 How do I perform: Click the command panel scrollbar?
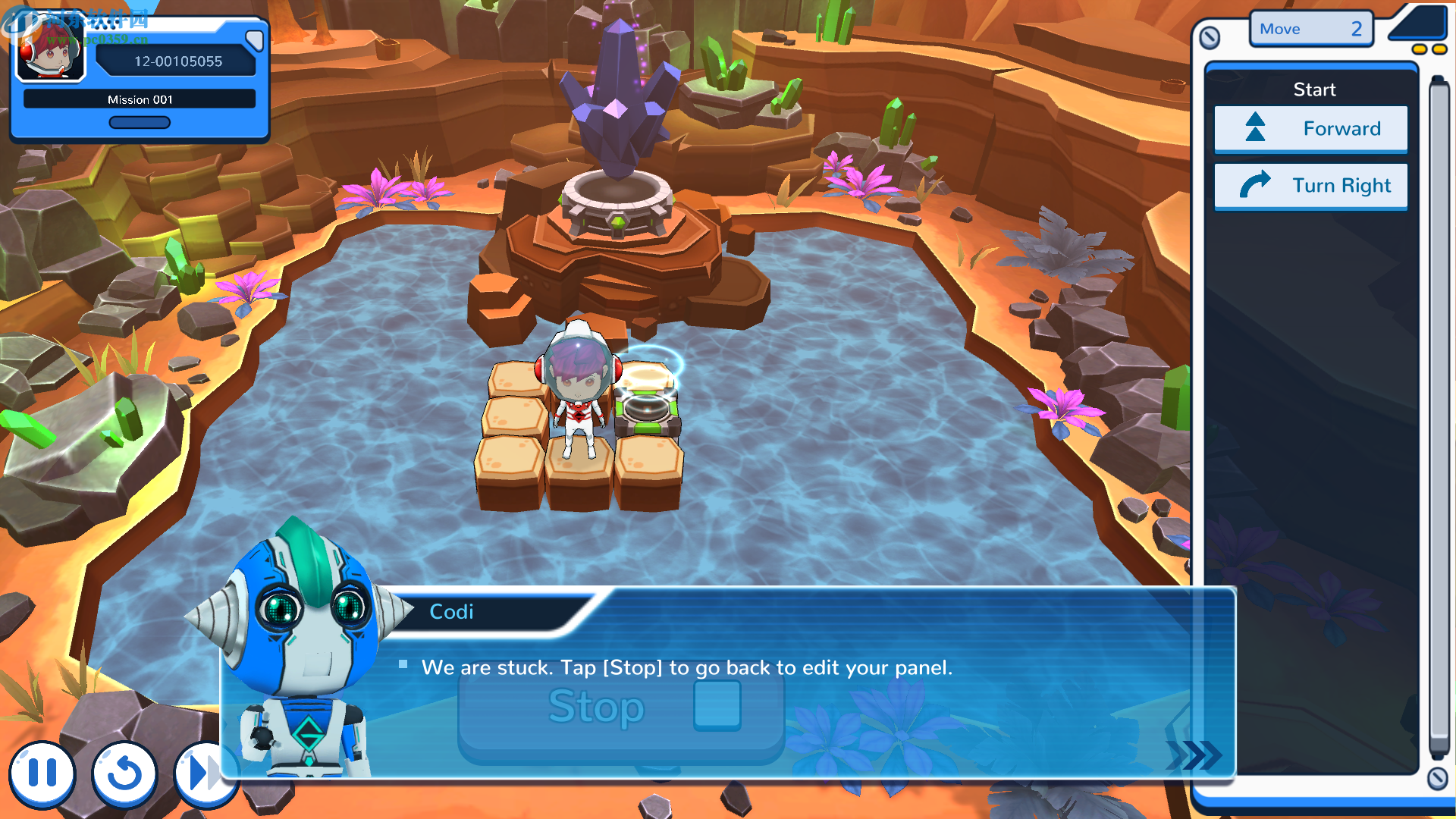pos(1439,417)
